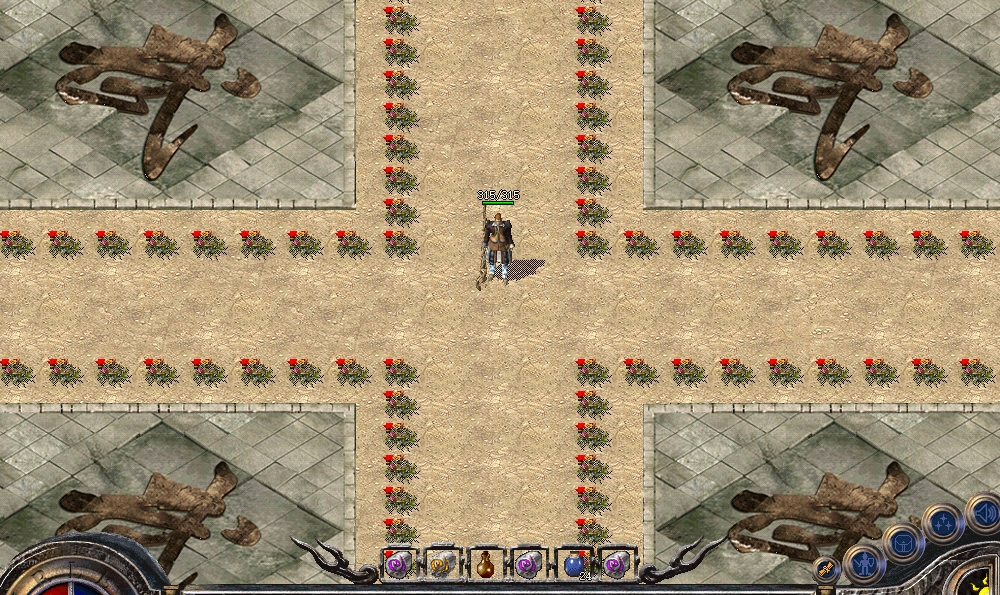Open the skills panel with three stars
Image resolution: width=1000 pixels, height=595 pixels.
[942, 521]
